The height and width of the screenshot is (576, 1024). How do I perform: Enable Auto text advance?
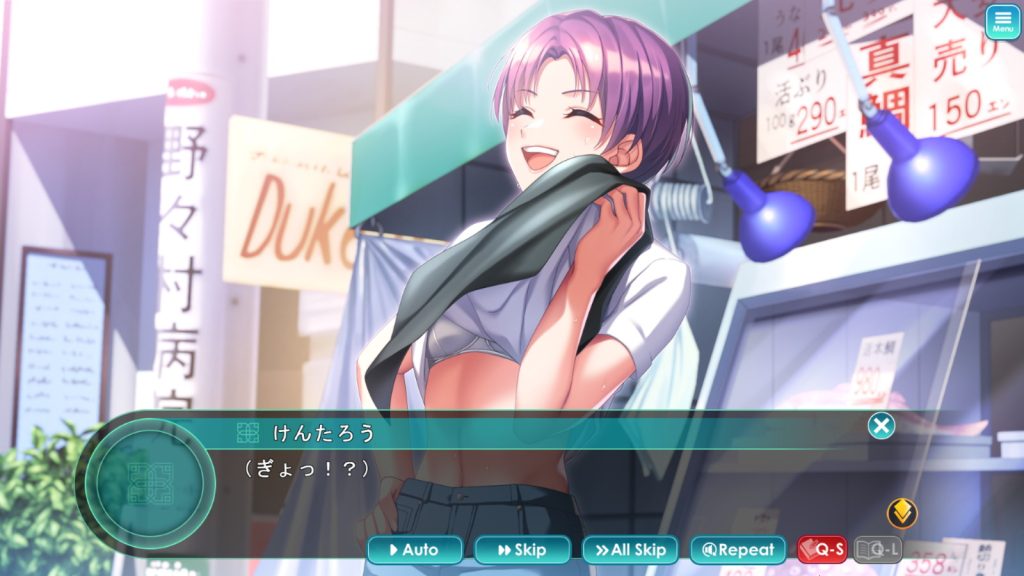click(415, 550)
